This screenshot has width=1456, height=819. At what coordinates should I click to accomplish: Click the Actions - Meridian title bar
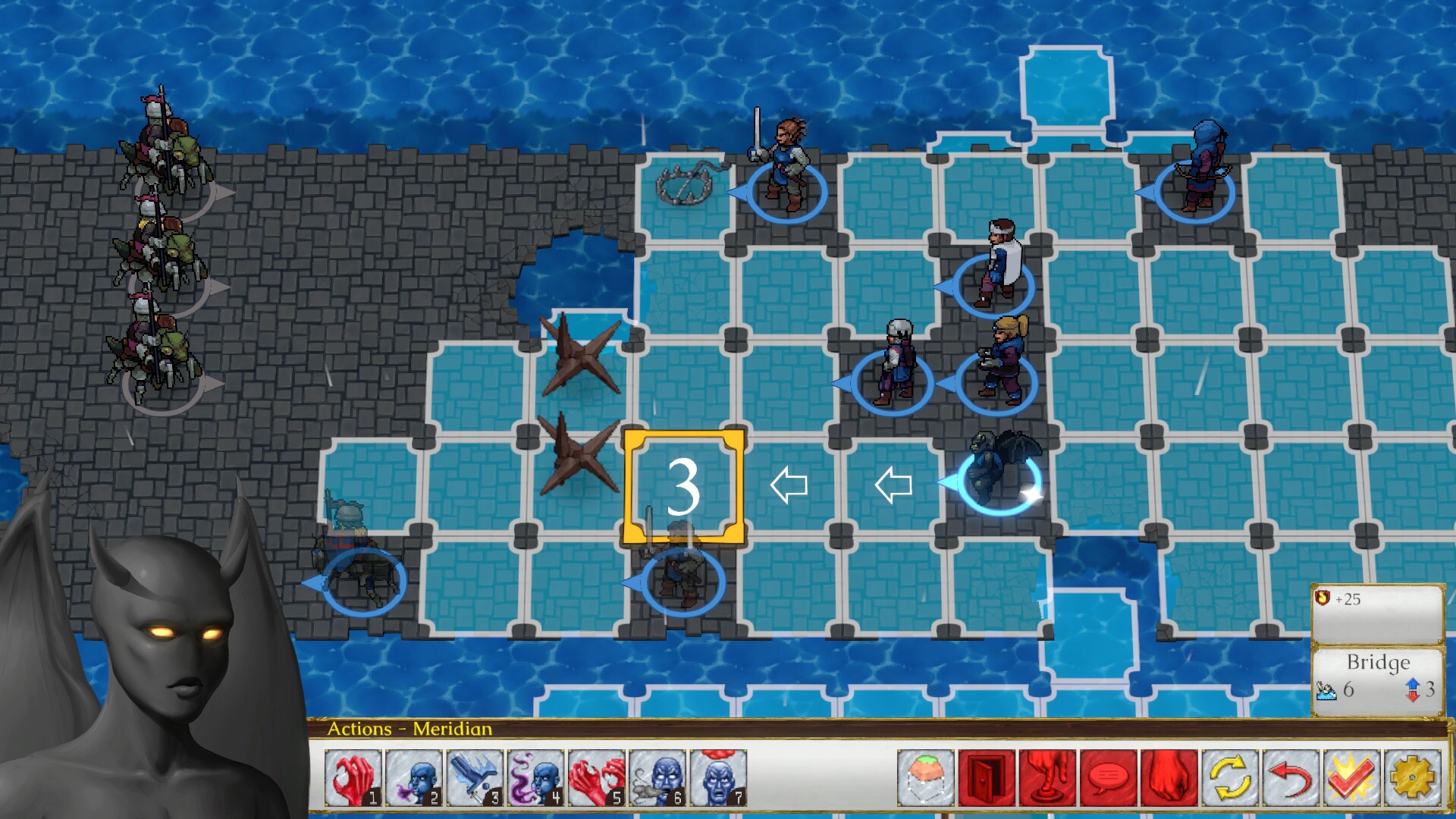coord(409,730)
